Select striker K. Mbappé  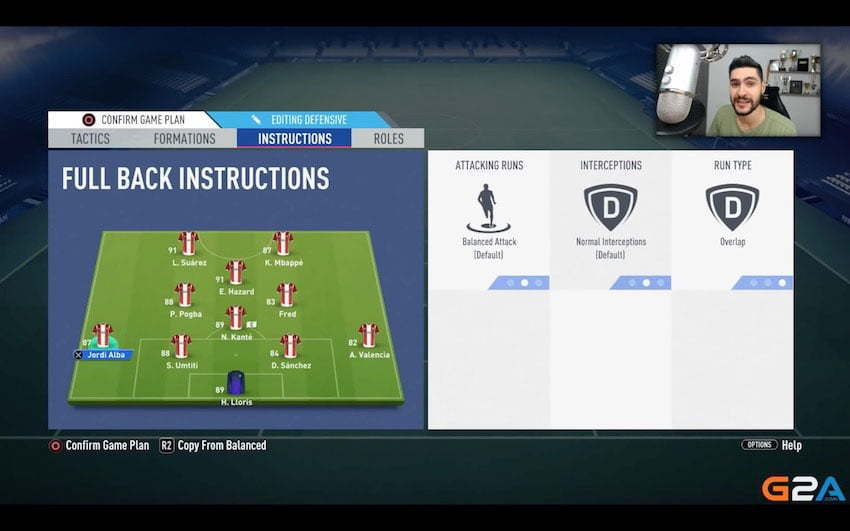click(x=282, y=244)
